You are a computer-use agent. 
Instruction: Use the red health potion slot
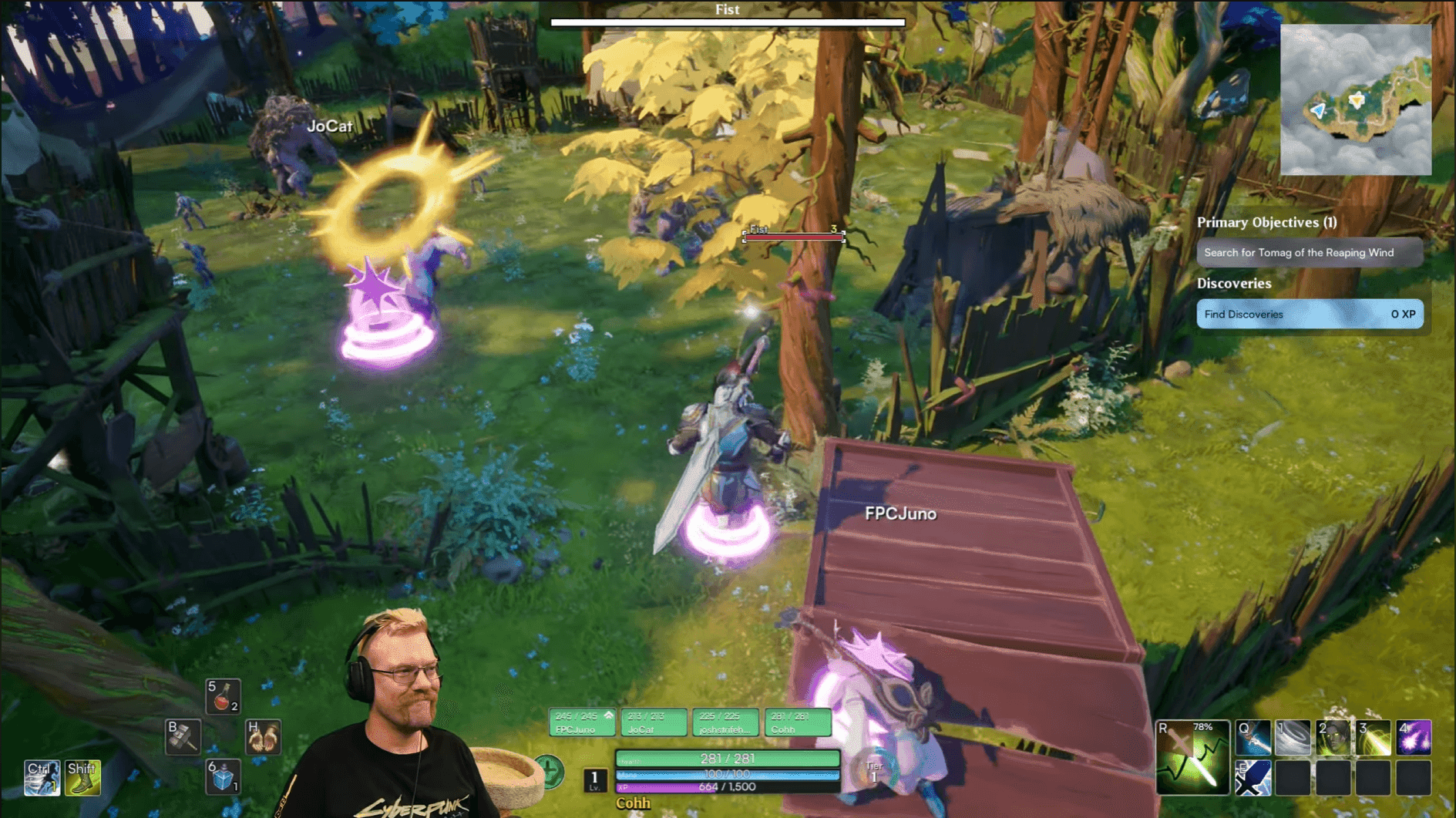(223, 697)
